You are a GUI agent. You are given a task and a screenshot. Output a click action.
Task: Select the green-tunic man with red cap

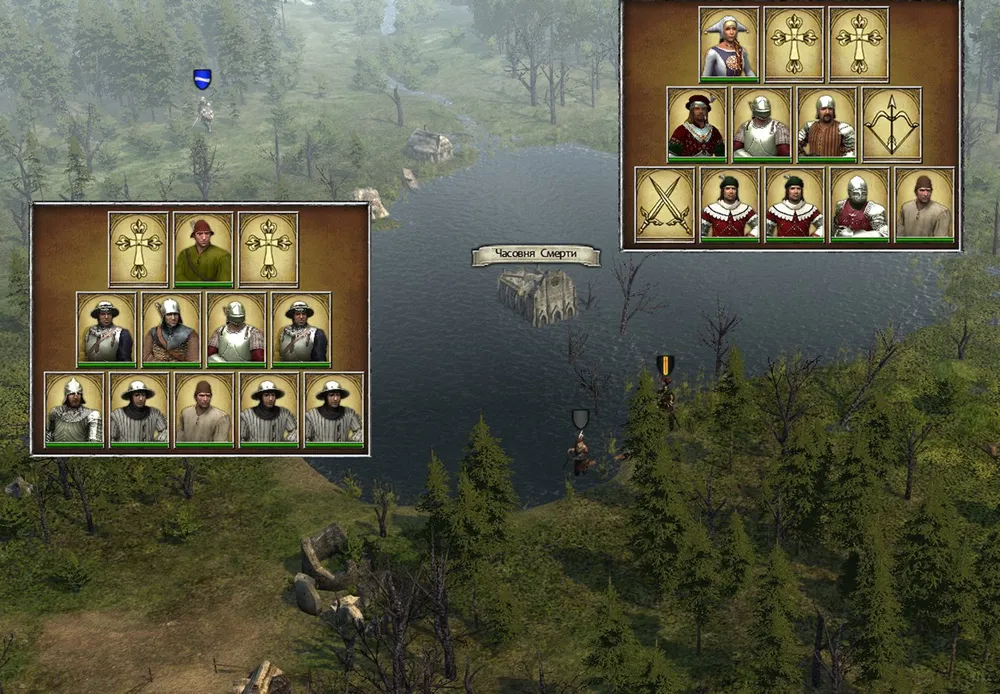tap(203, 249)
